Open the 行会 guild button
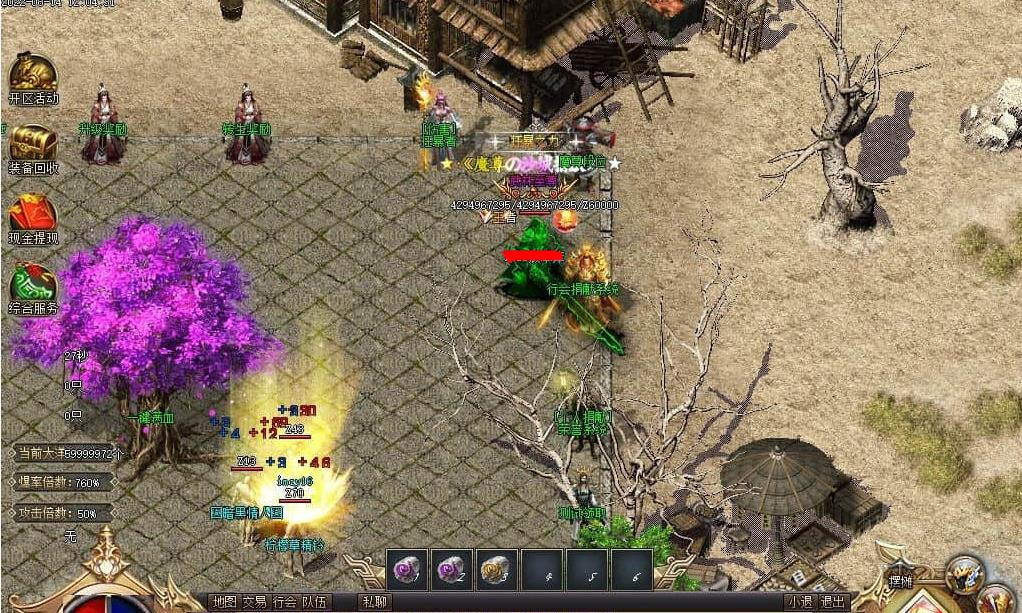This screenshot has width=1022, height=613. pos(284,602)
